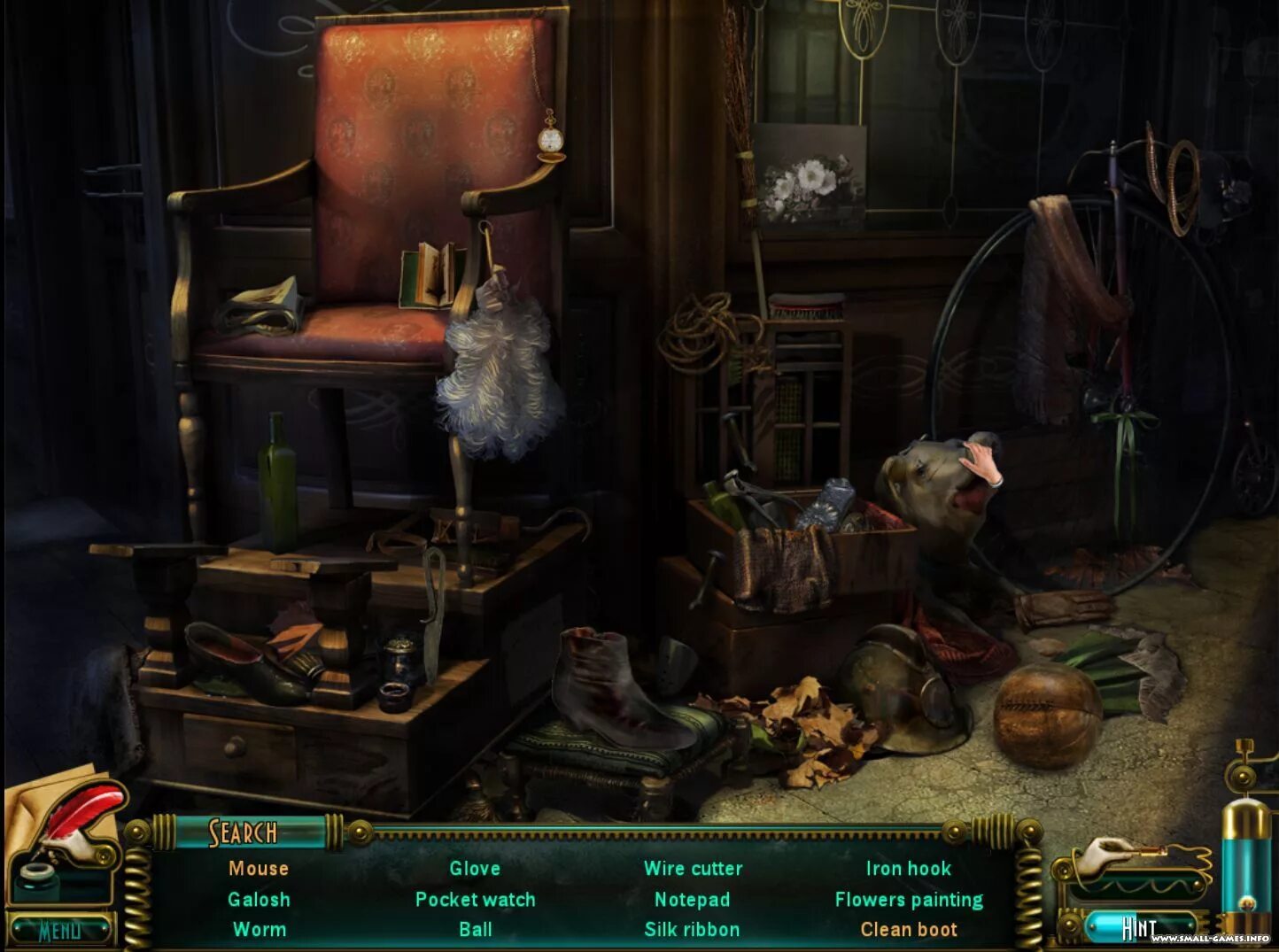Select Mouse in the search list

tap(259, 869)
